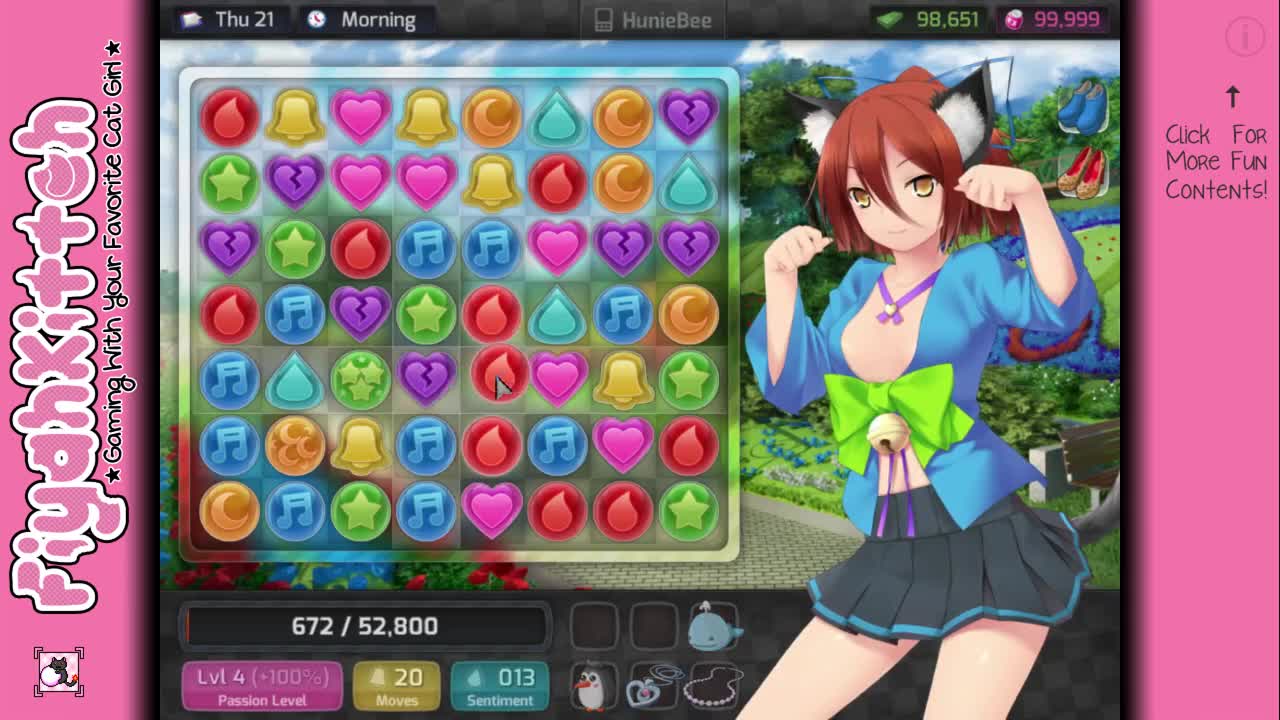
Task: Click the red leopard heels icon
Action: click(1083, 172)
